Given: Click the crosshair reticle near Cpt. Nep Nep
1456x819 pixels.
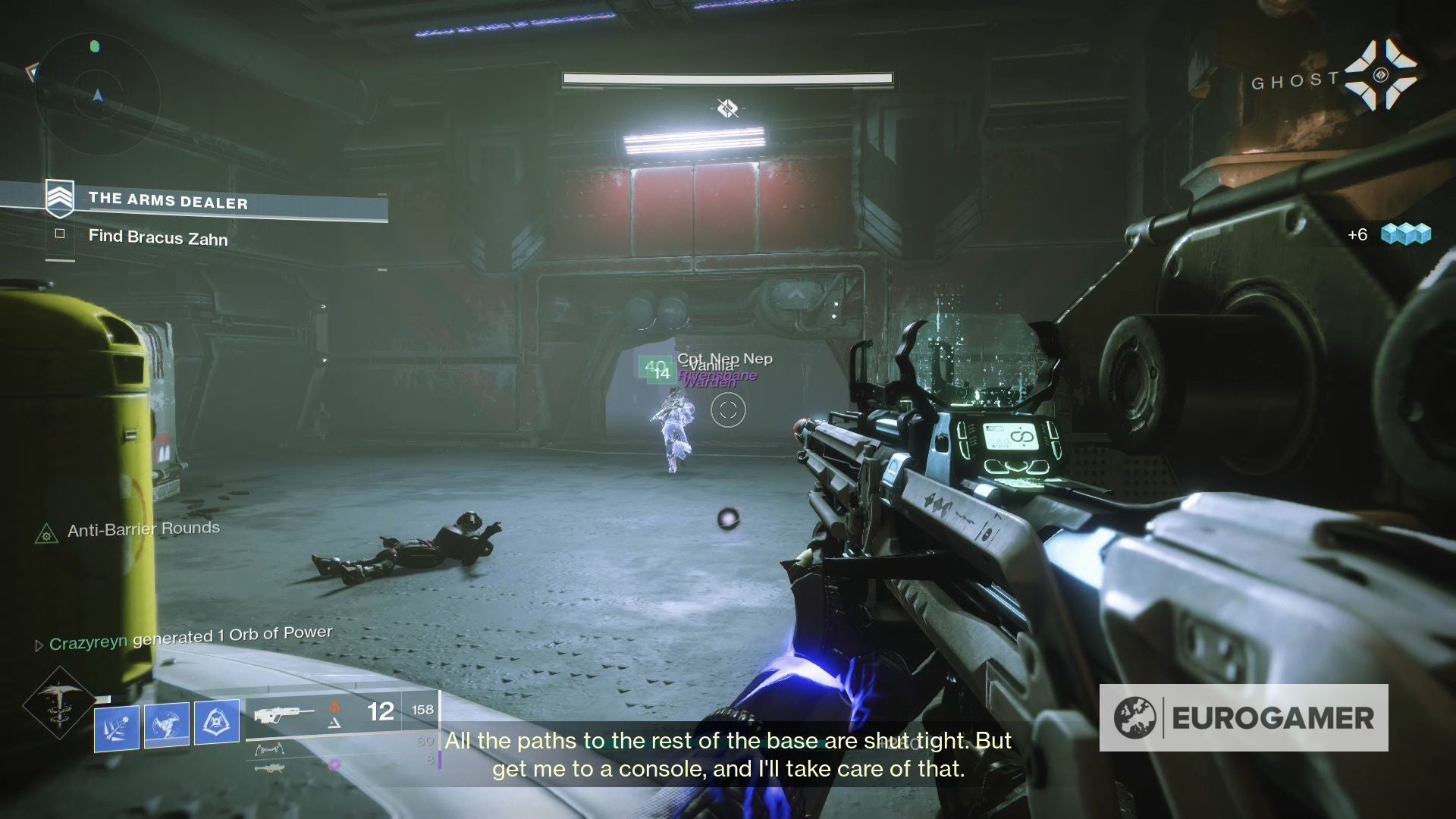Looking at the screenshot, I should (728, 410).
